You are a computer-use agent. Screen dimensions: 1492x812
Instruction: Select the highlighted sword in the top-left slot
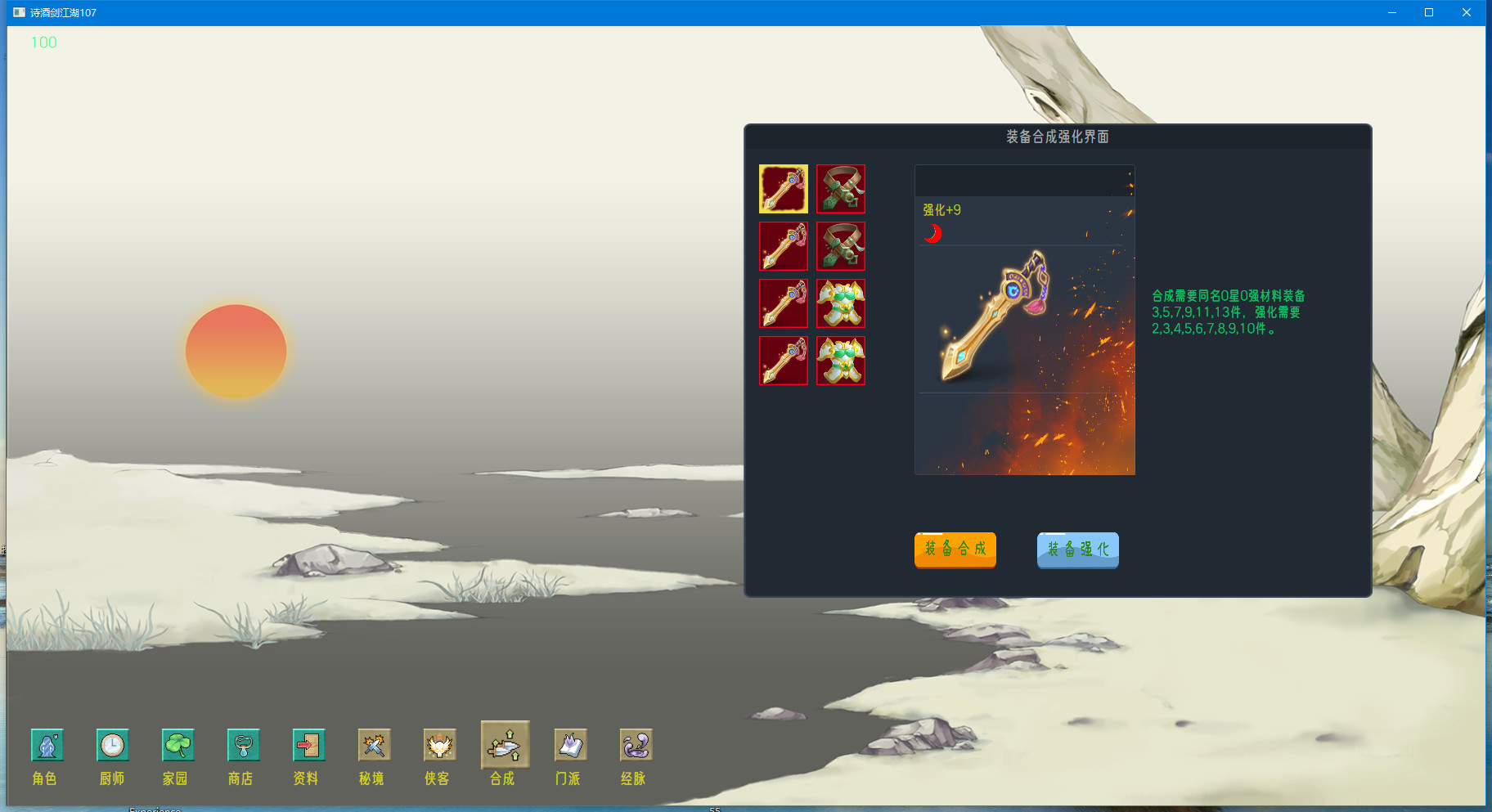point(783,189)
